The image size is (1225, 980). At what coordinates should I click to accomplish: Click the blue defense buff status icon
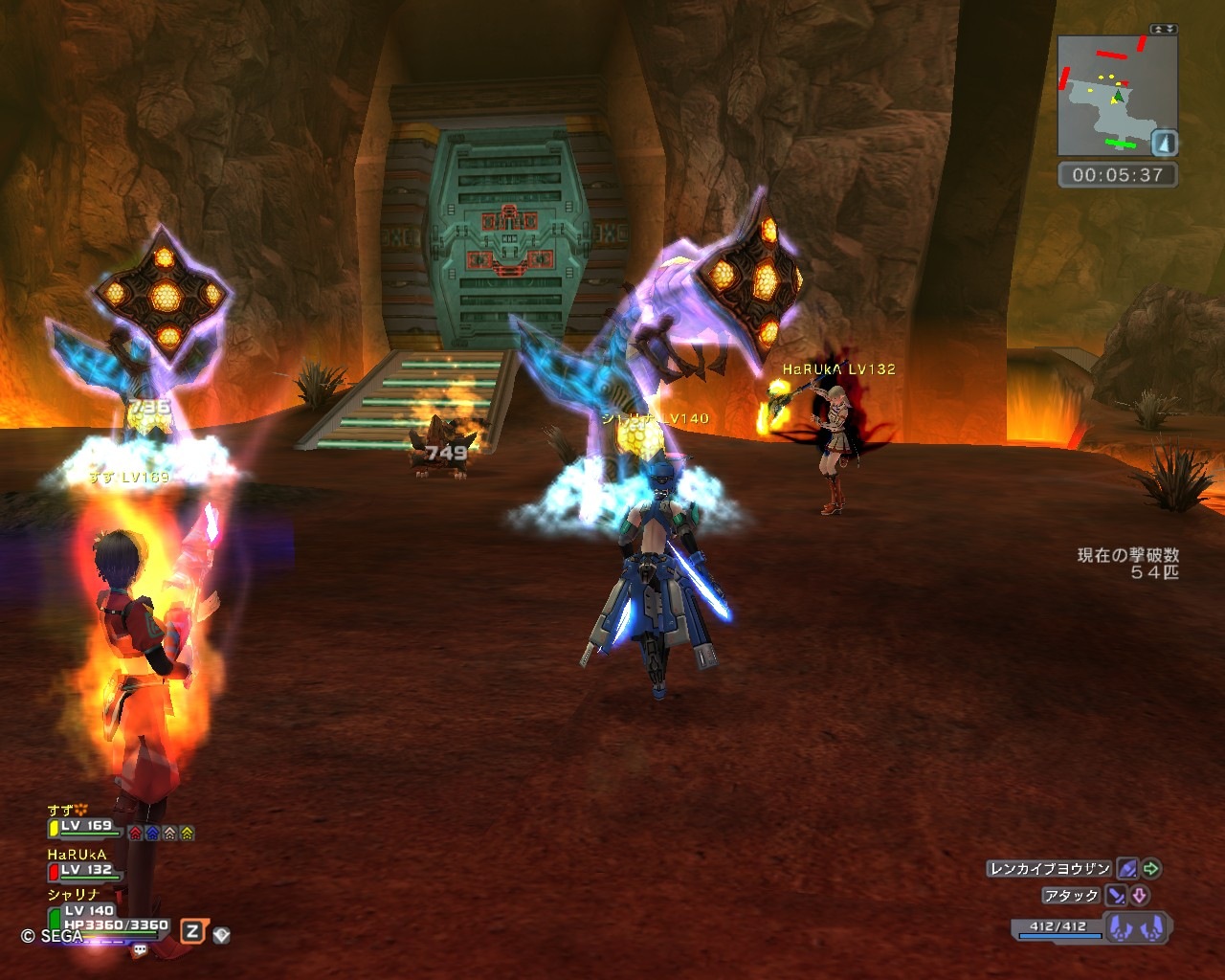[152, 833]
